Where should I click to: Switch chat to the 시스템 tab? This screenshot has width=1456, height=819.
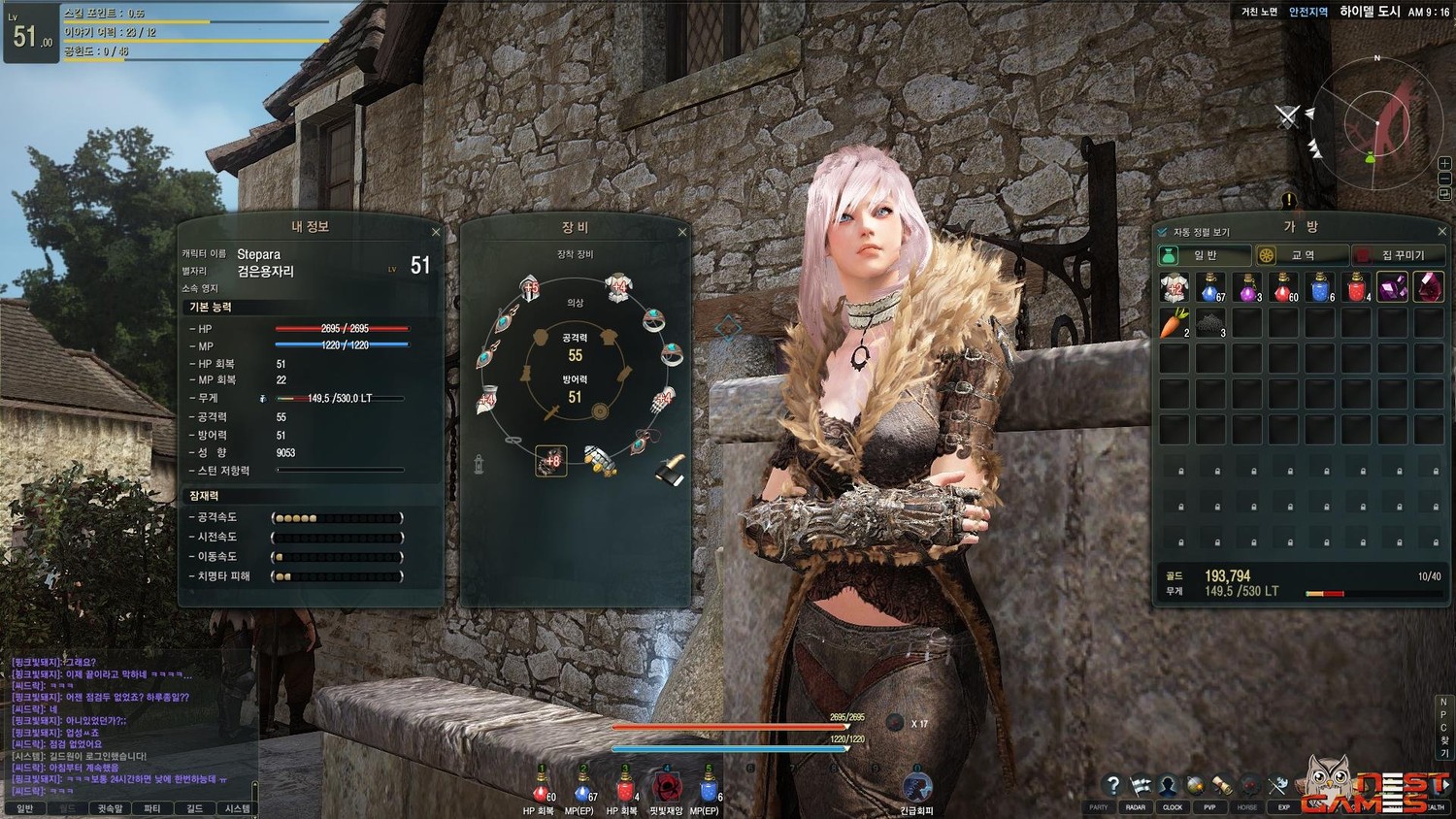click(237, 808)
